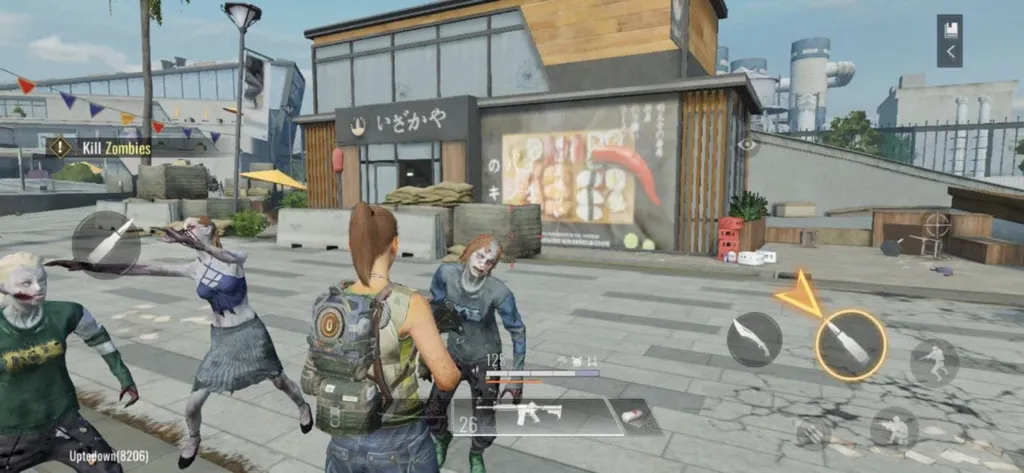Tap the left-side knife attack button

[107, 243]
